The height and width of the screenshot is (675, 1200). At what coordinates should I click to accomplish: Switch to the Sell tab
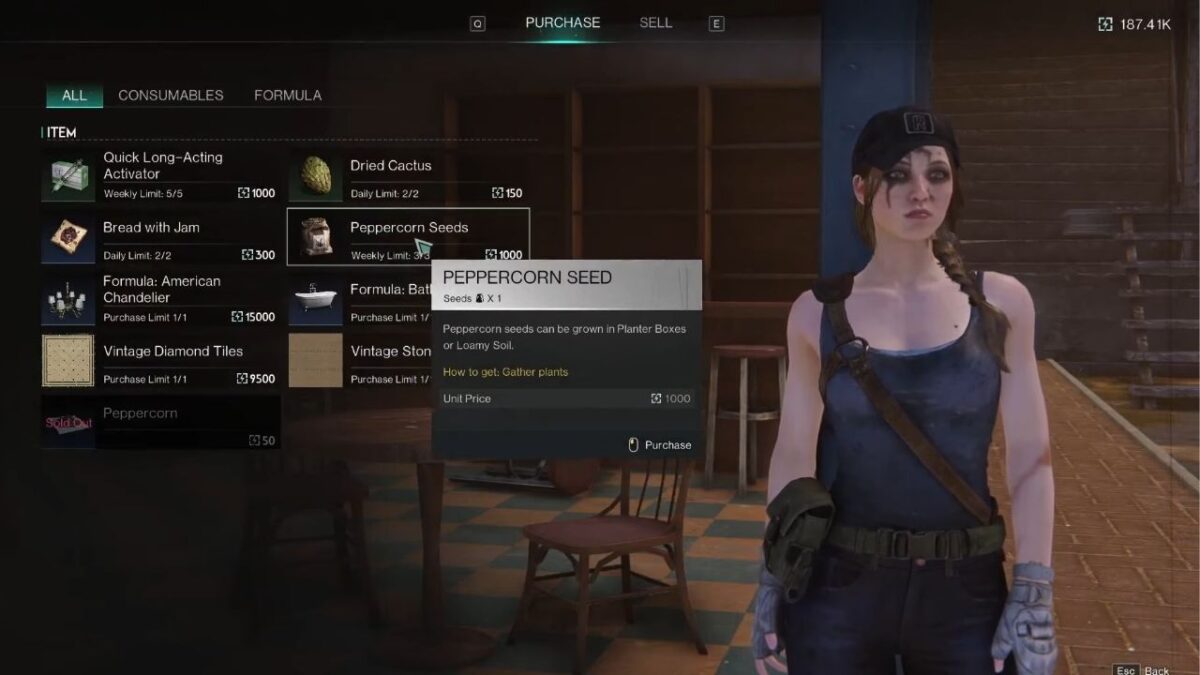click(656, 23)
